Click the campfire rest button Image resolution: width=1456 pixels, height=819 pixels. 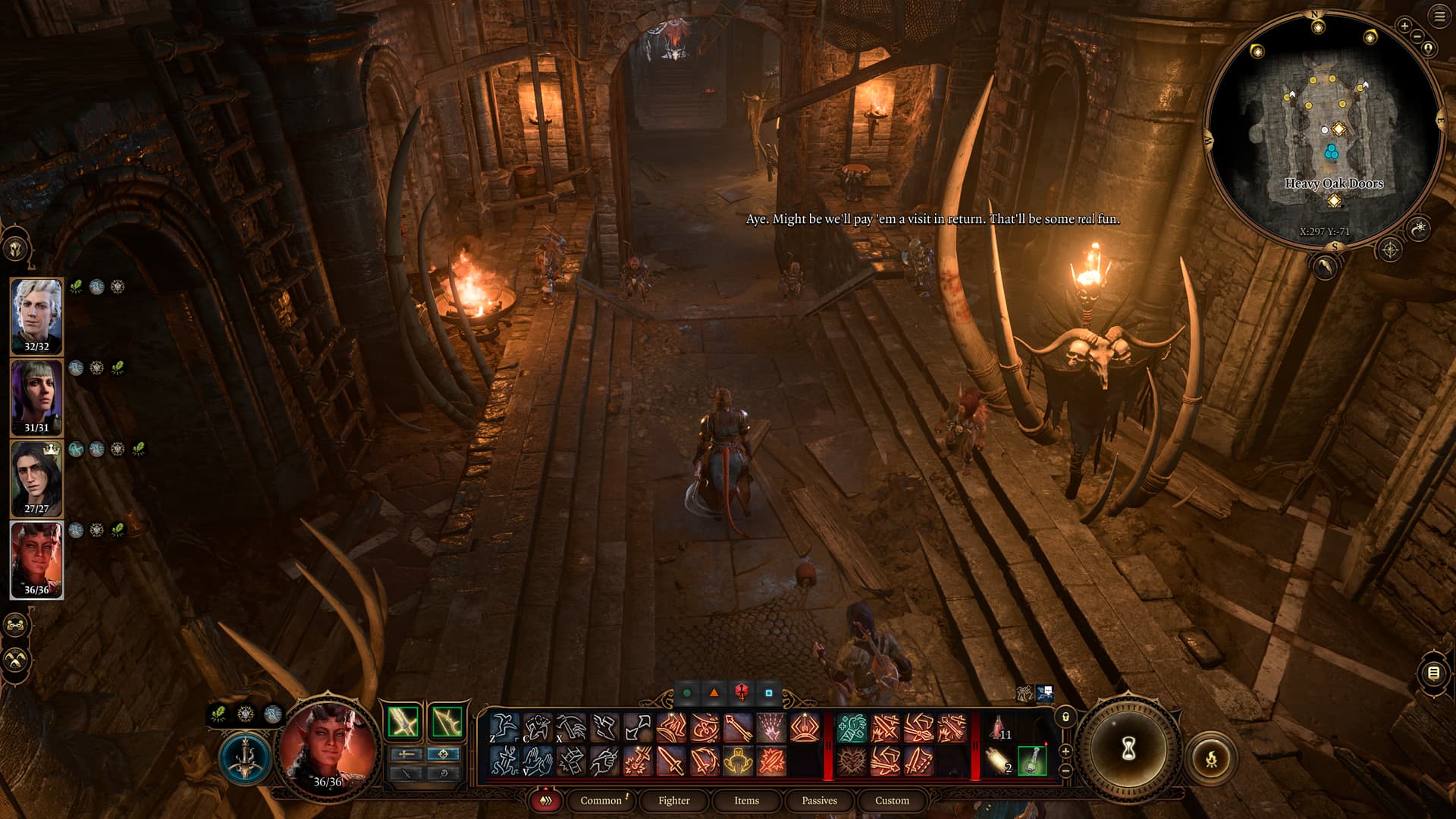[1211, 758]
